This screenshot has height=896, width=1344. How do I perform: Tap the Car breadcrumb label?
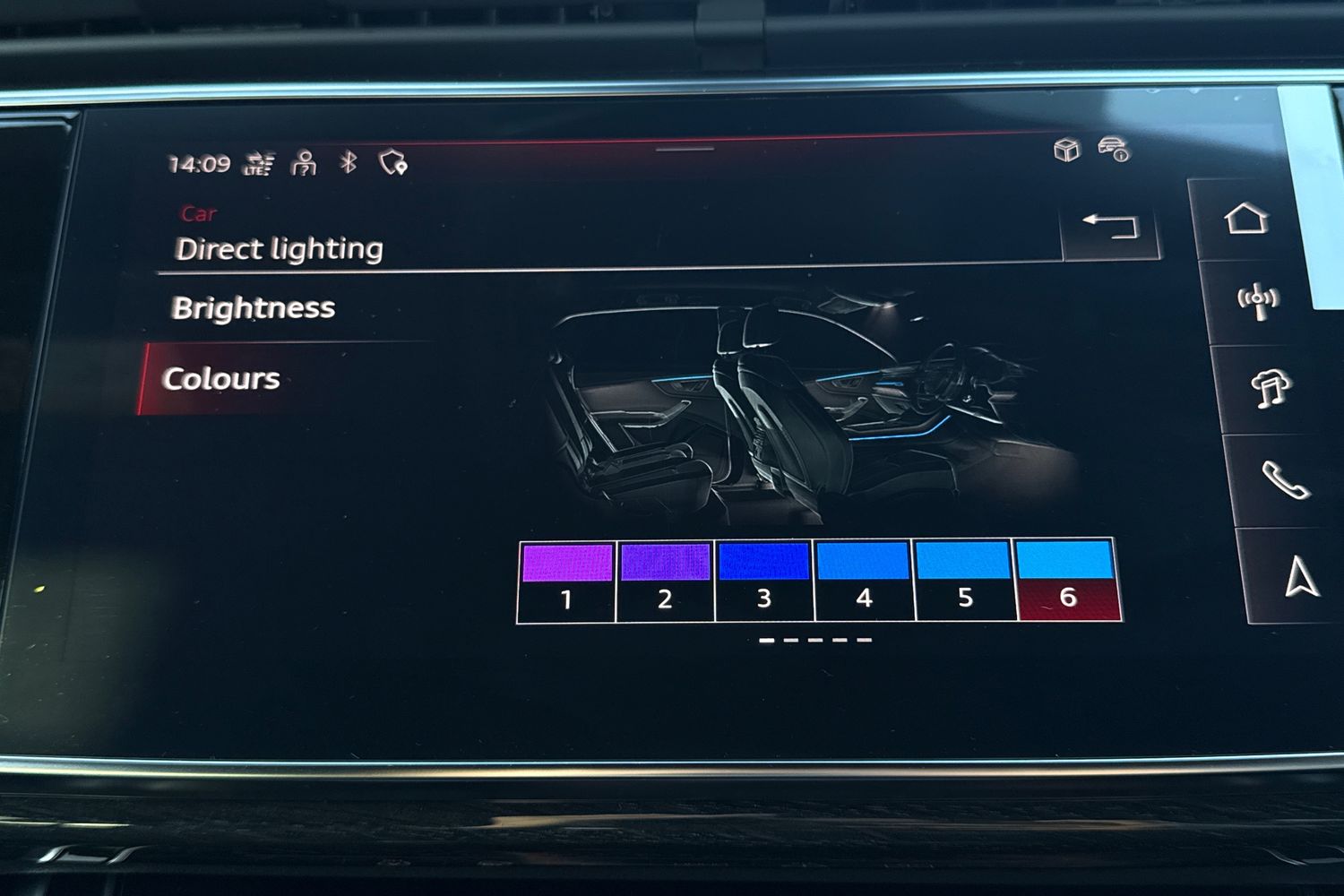pyautogui.click(x=198, y=213)
